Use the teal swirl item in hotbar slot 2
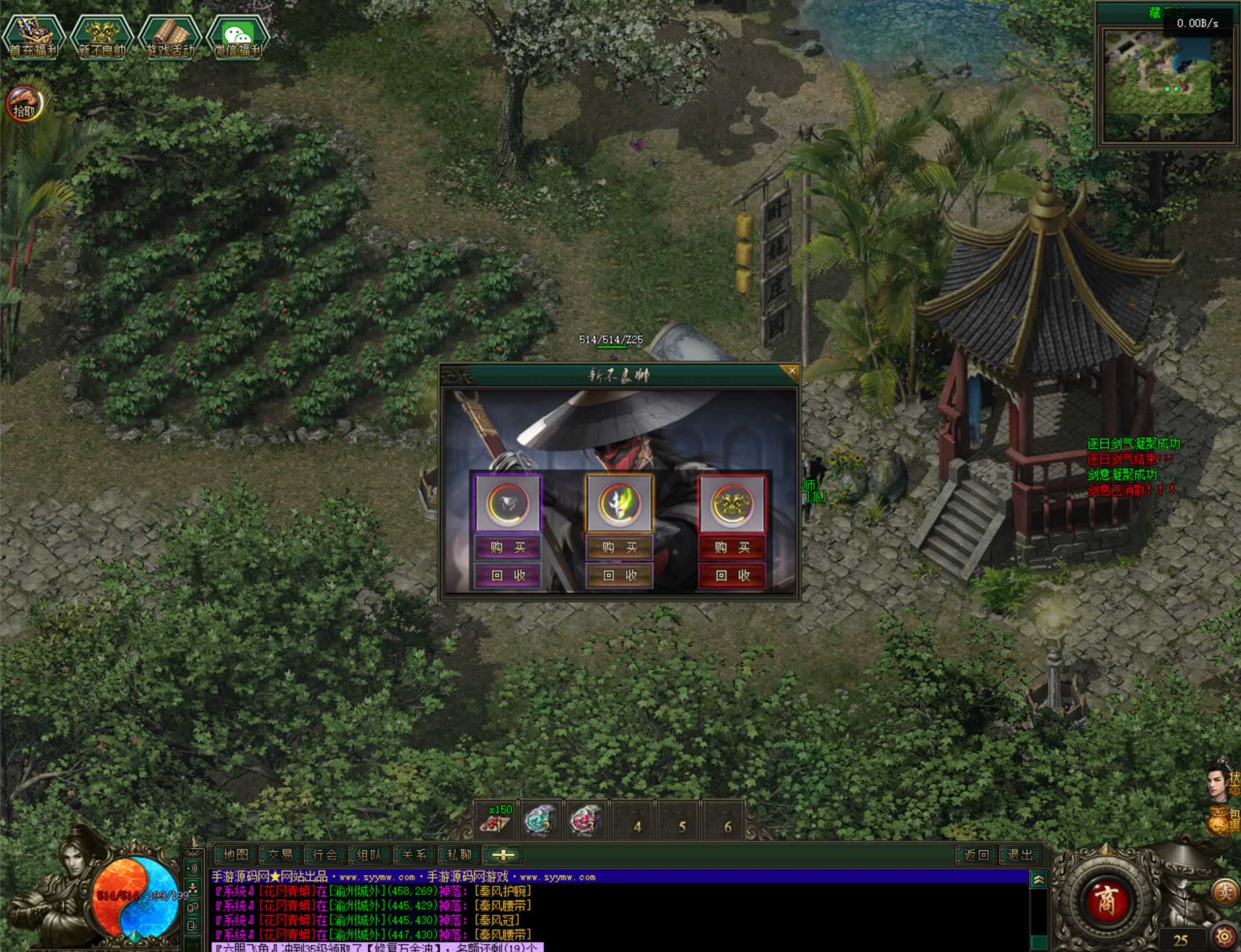The height and width of the screenshot is (952, 1241). pyautogui.click(x=541, y=821)
